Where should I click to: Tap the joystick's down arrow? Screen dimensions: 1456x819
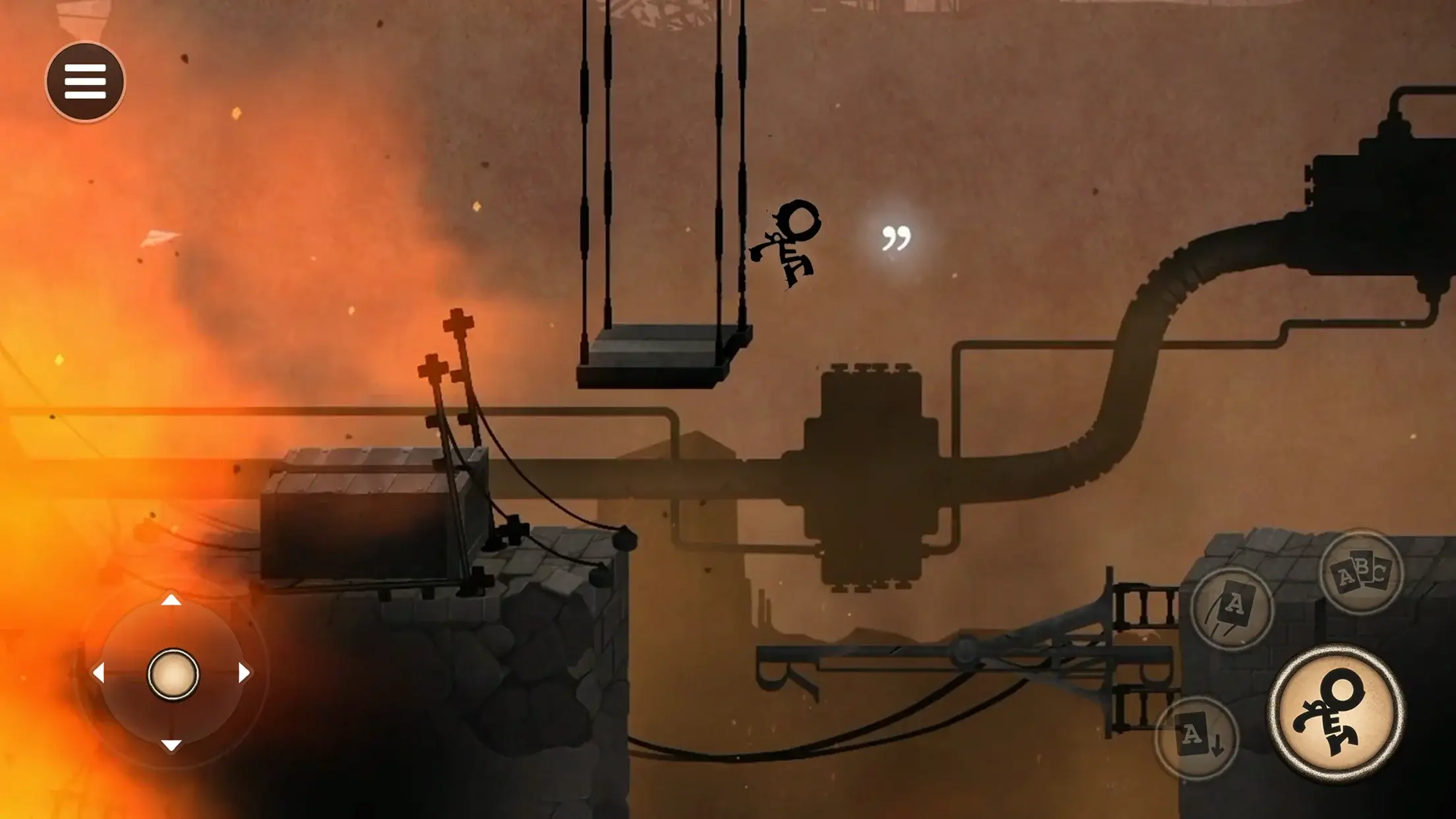171,746
